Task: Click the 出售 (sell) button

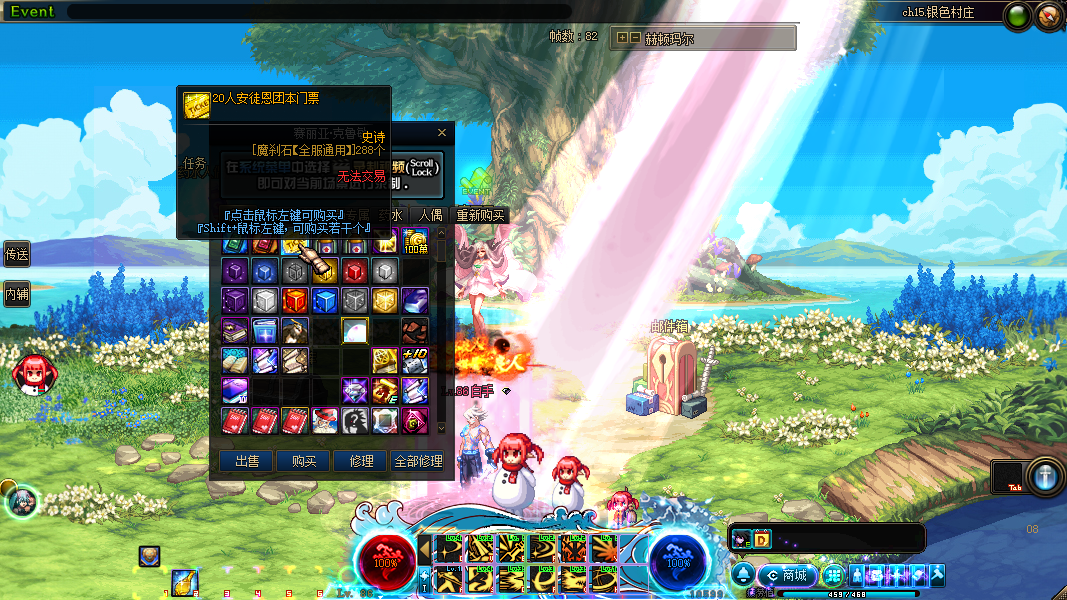Action: tap(246, 461)
